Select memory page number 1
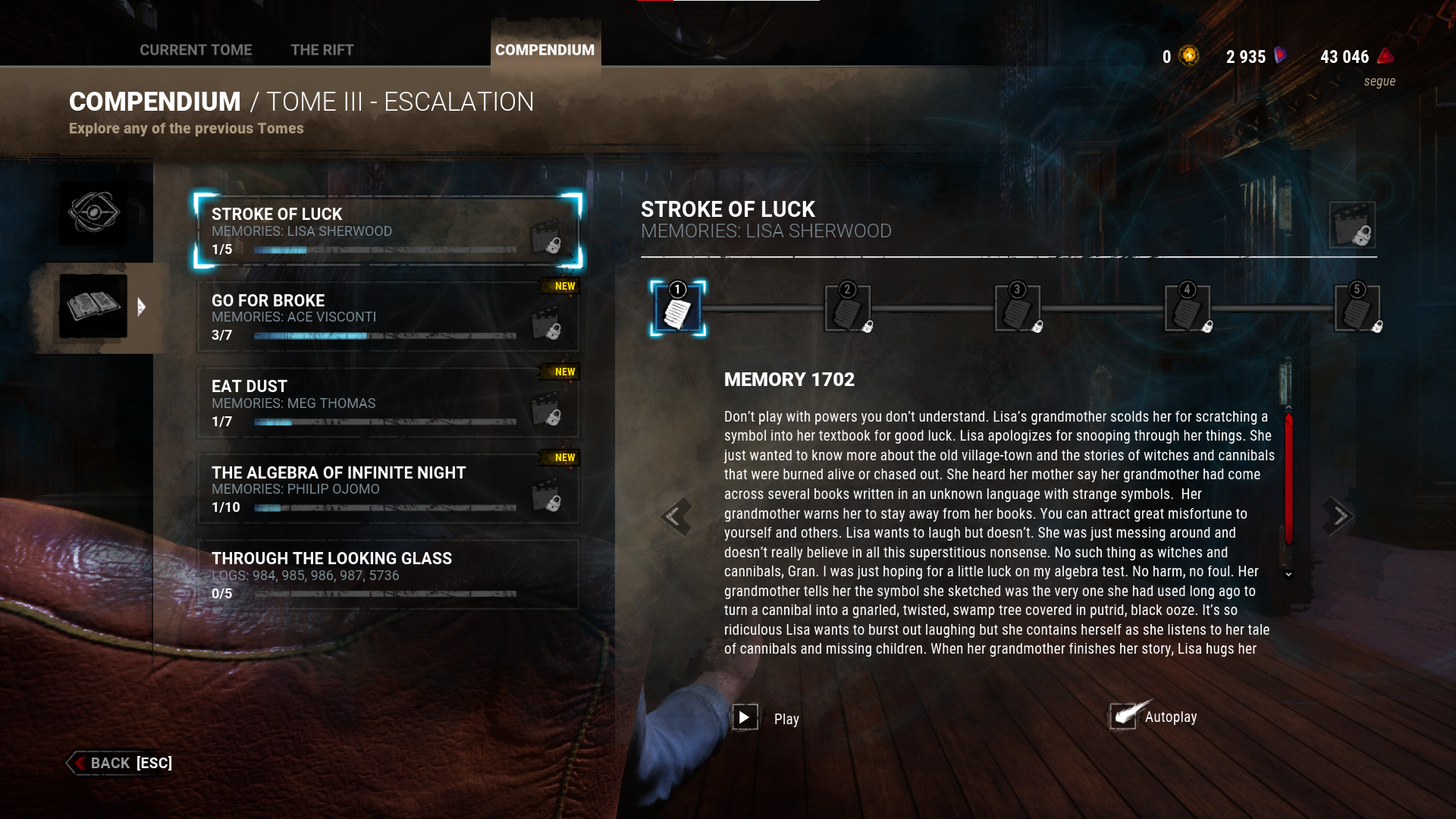The width and height of the screenshot is (1456, 819). 677,309
